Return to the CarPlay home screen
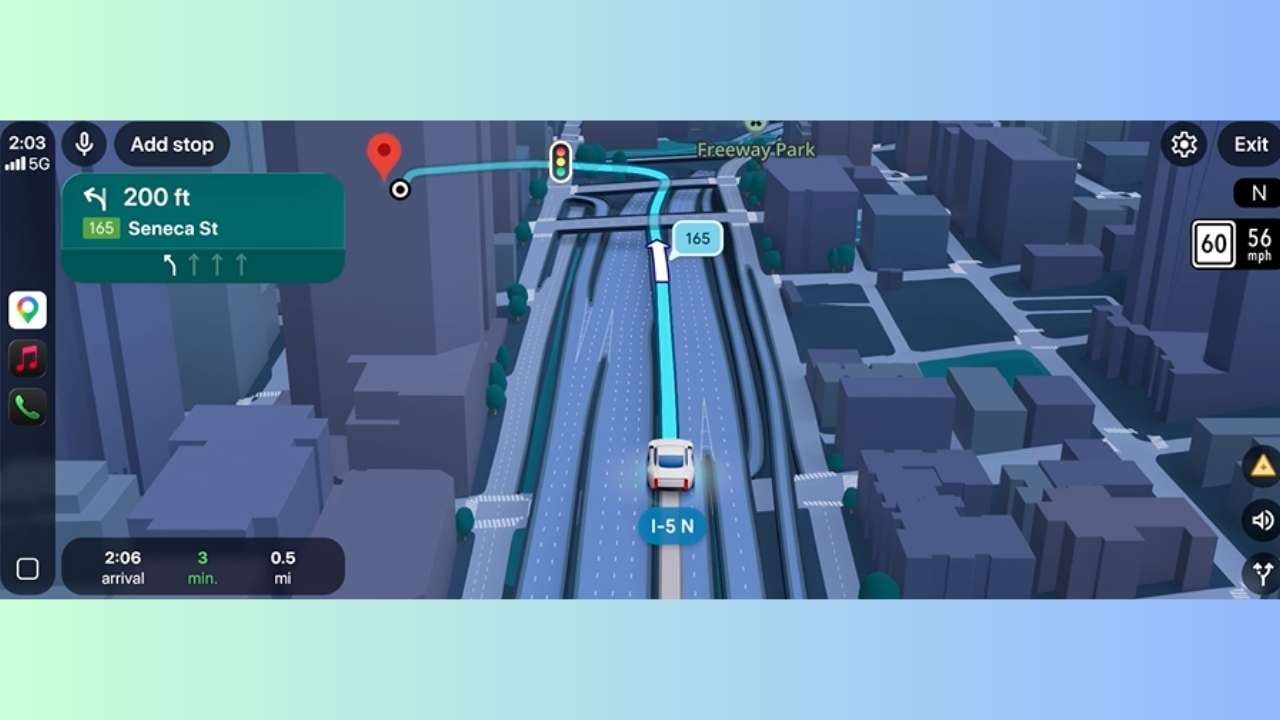This screenshot has height=720, width=1280. (27, 567)
